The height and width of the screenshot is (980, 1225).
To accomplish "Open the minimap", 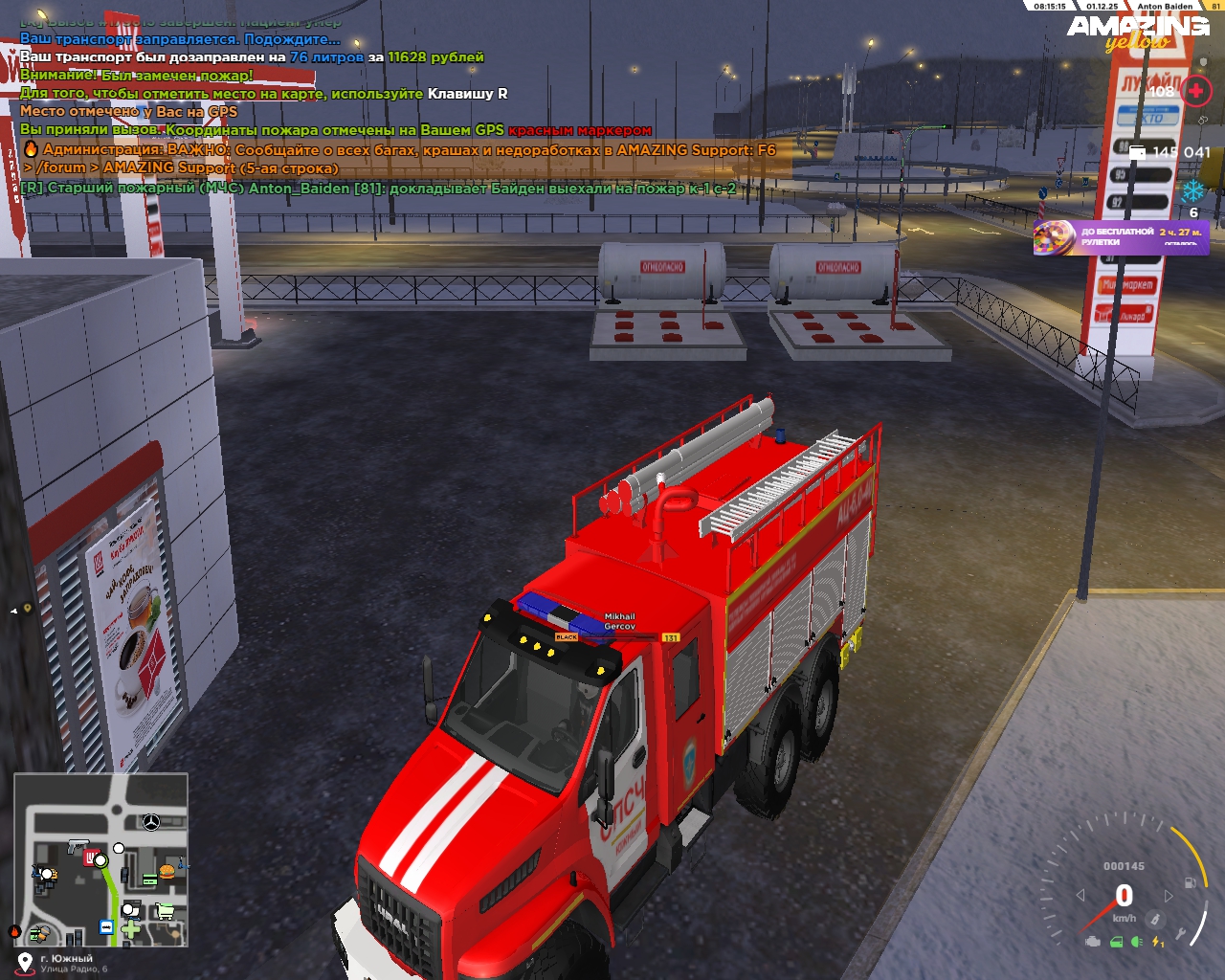I will [x=100, y=859].
